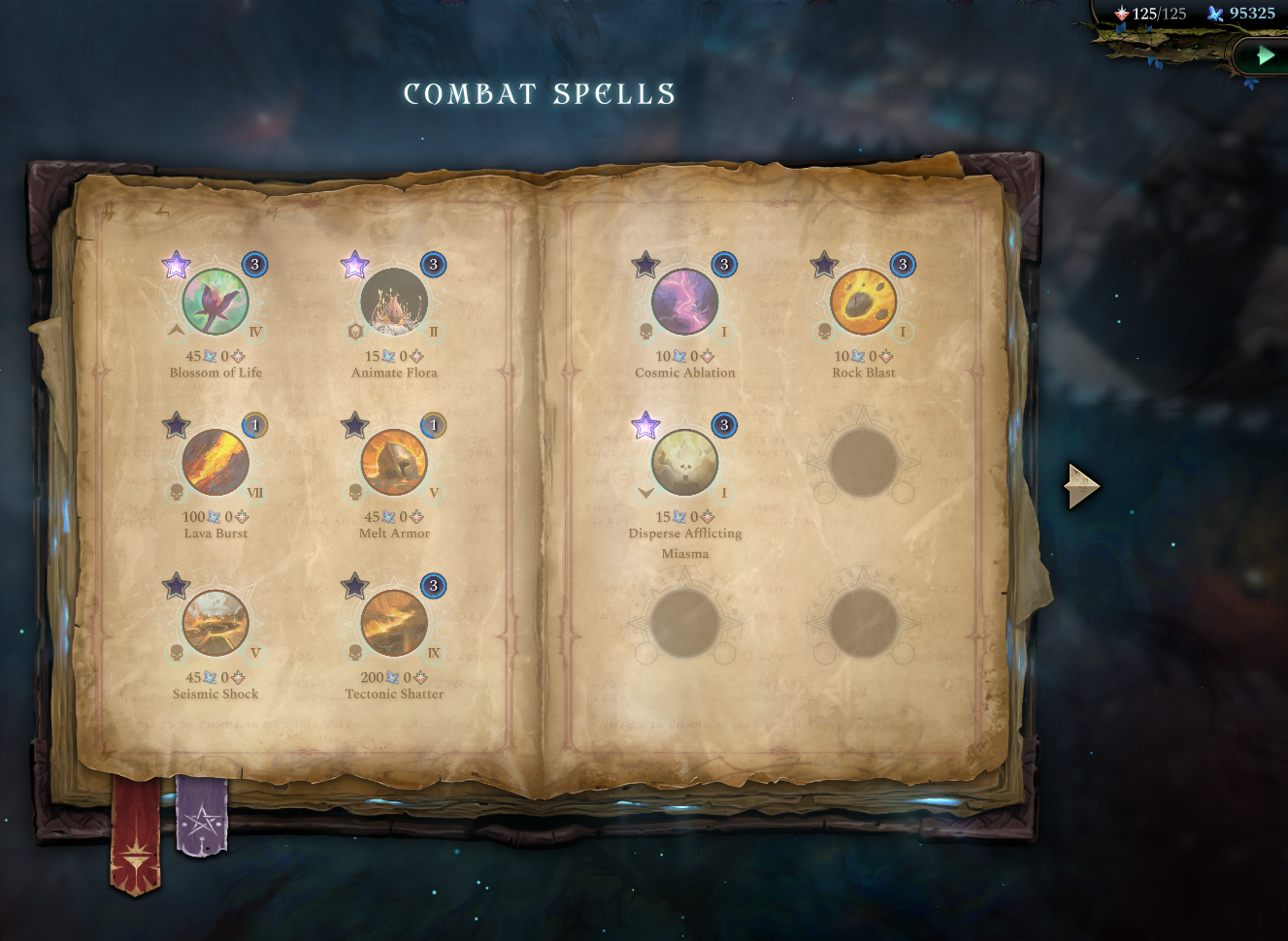1288x941 pixels.
Task: Favorite the Lava Burst spell star
Action: point(176,424)
